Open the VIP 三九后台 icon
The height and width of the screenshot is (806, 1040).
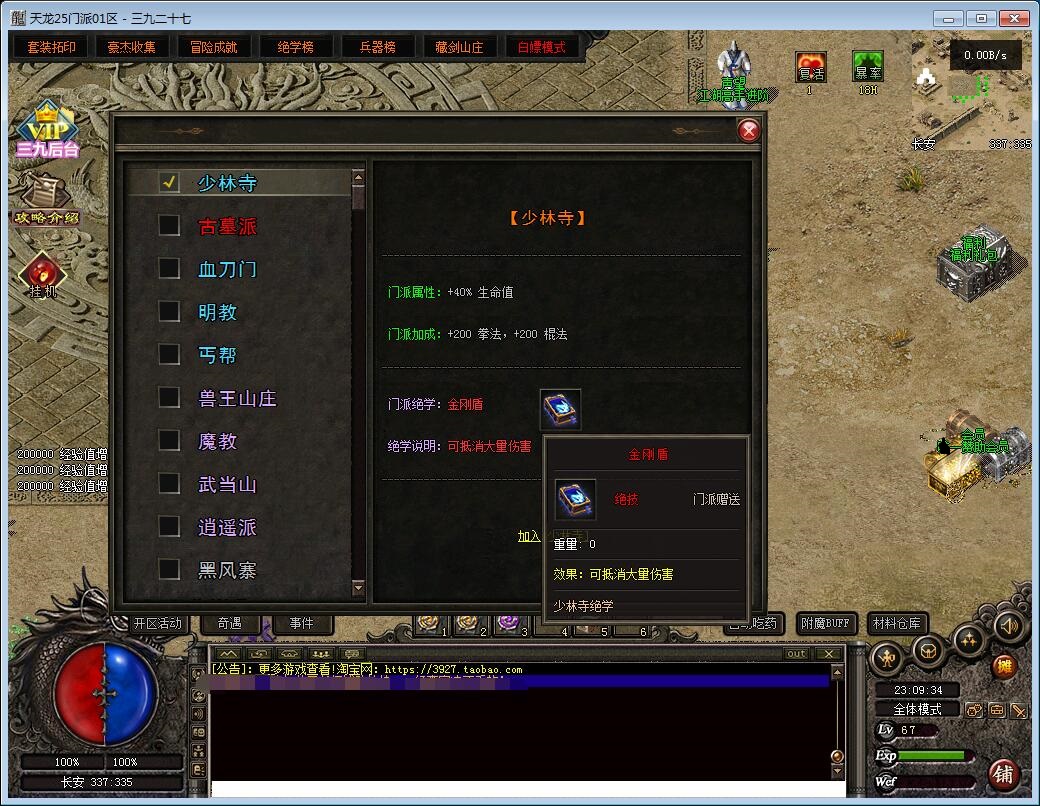(x=46, y=130)
